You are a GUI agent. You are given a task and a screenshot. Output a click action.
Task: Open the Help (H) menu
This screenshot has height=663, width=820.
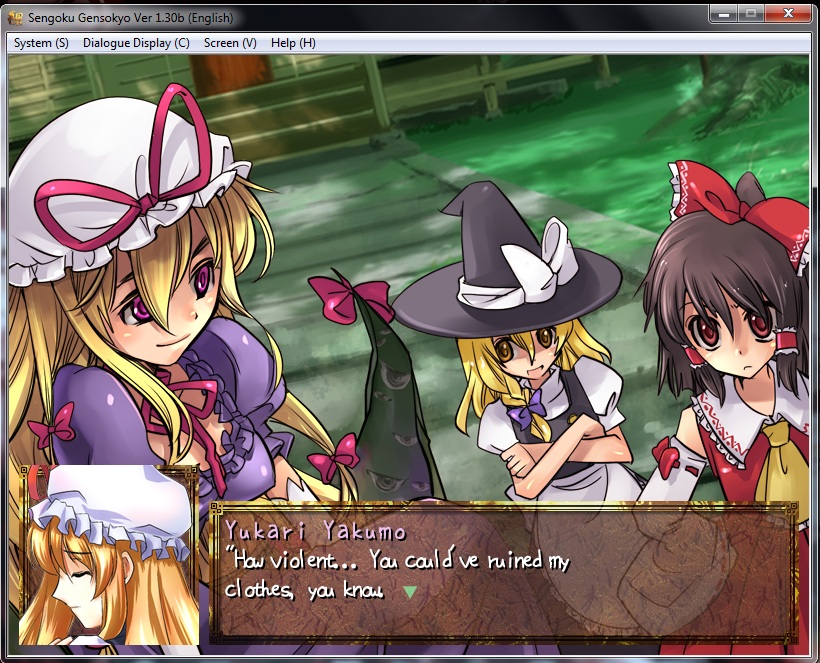click(293, 43)
